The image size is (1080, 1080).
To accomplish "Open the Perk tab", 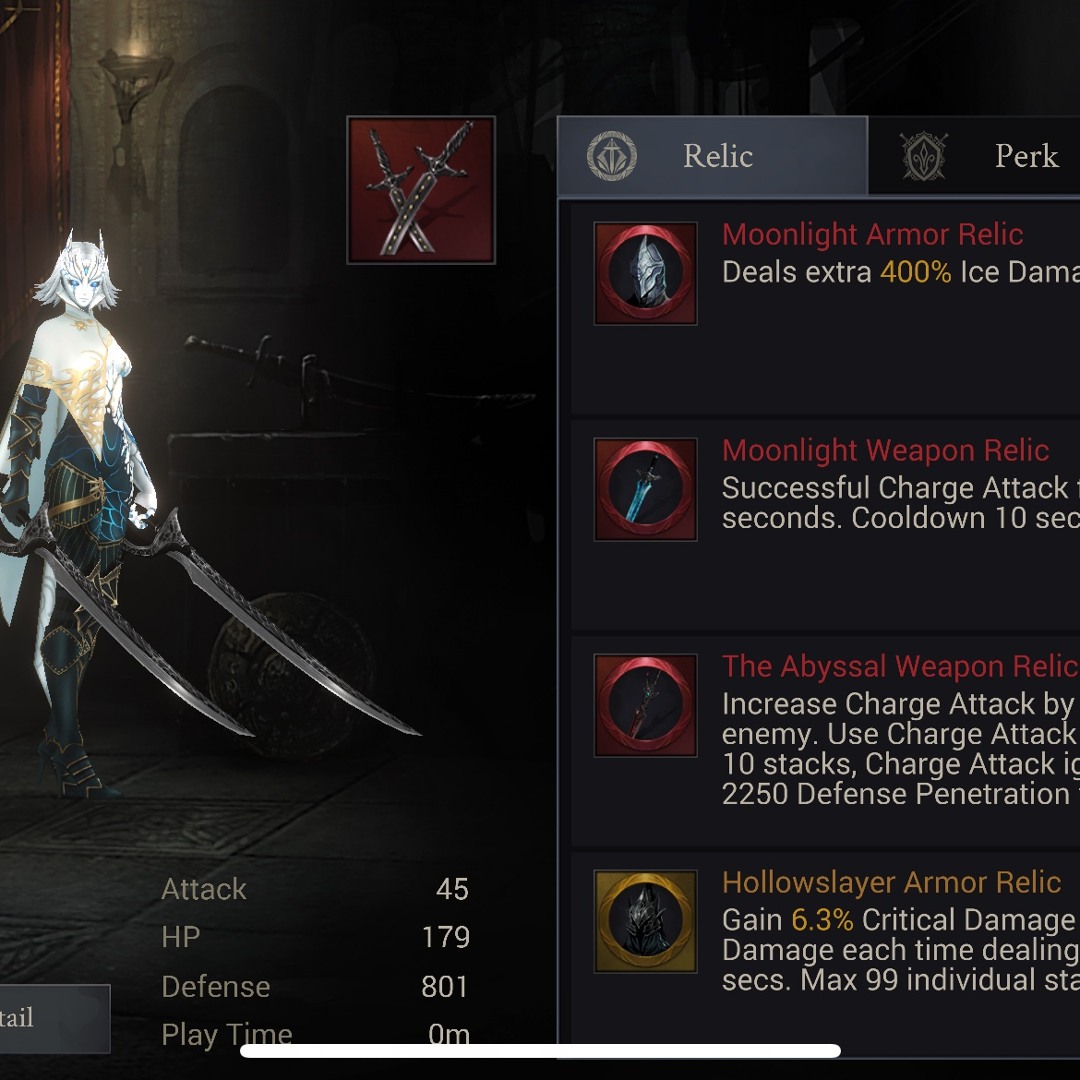I will (x=975, y=156).
